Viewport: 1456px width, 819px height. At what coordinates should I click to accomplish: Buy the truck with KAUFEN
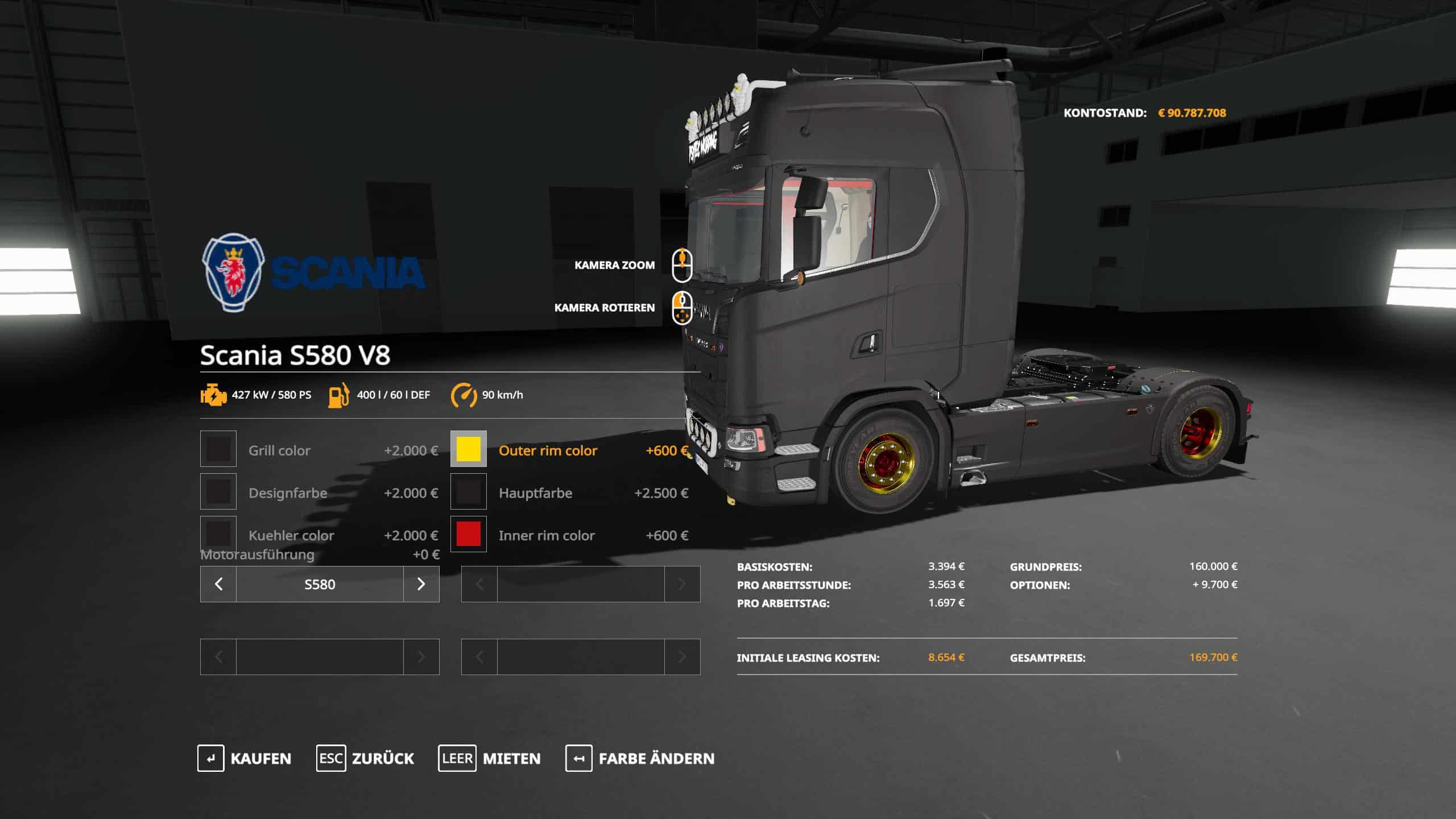(245, 758)
